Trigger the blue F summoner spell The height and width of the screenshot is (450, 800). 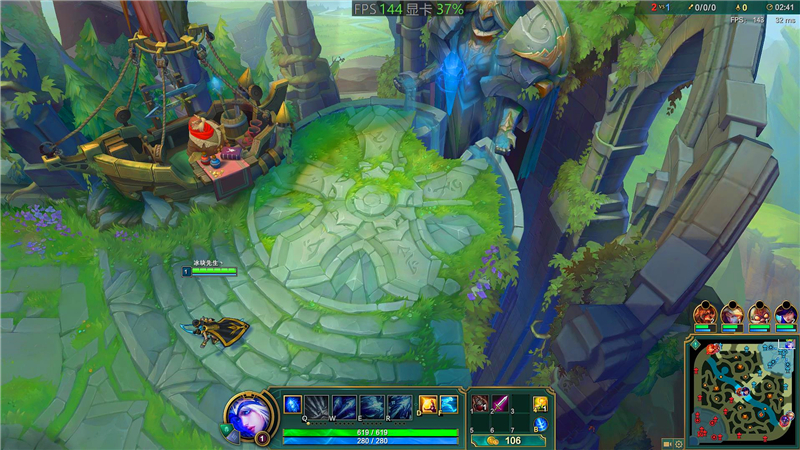[448, 404]
